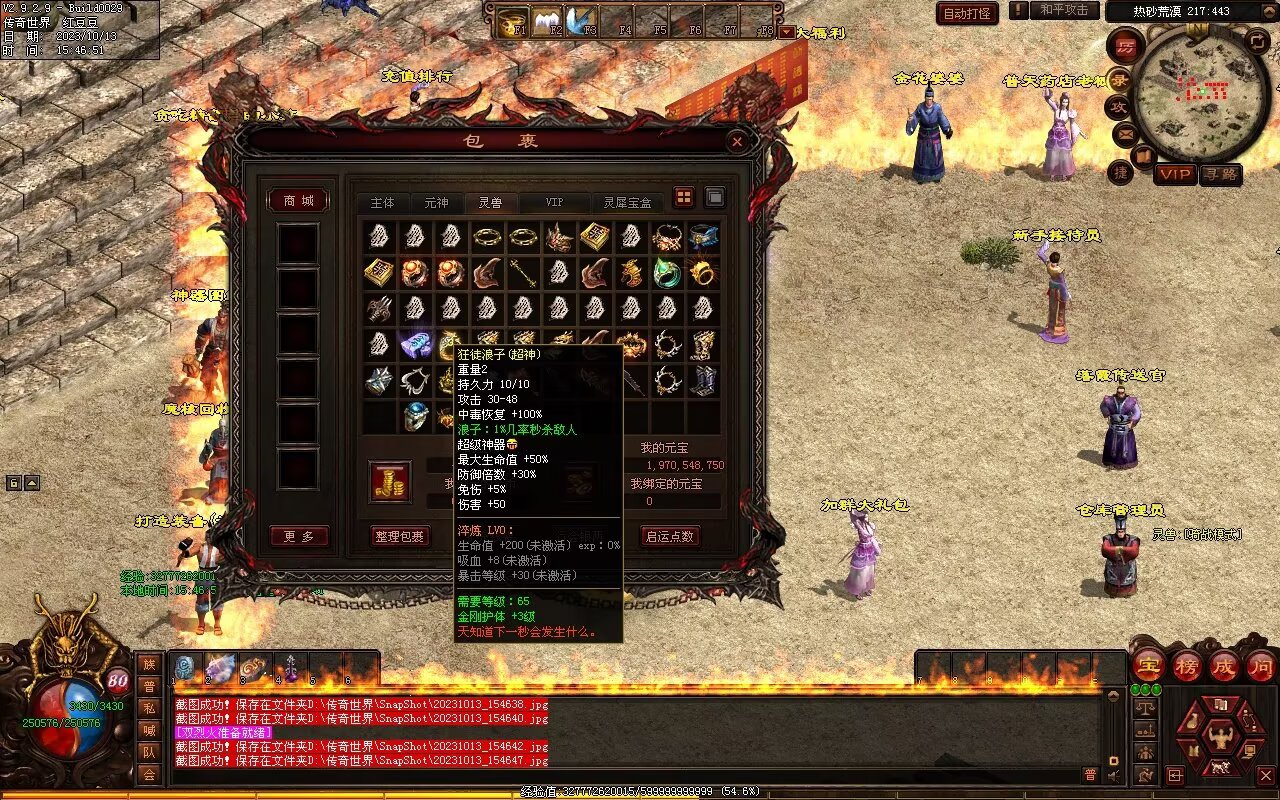Select the green jade ring item

(x=667, y=272)
